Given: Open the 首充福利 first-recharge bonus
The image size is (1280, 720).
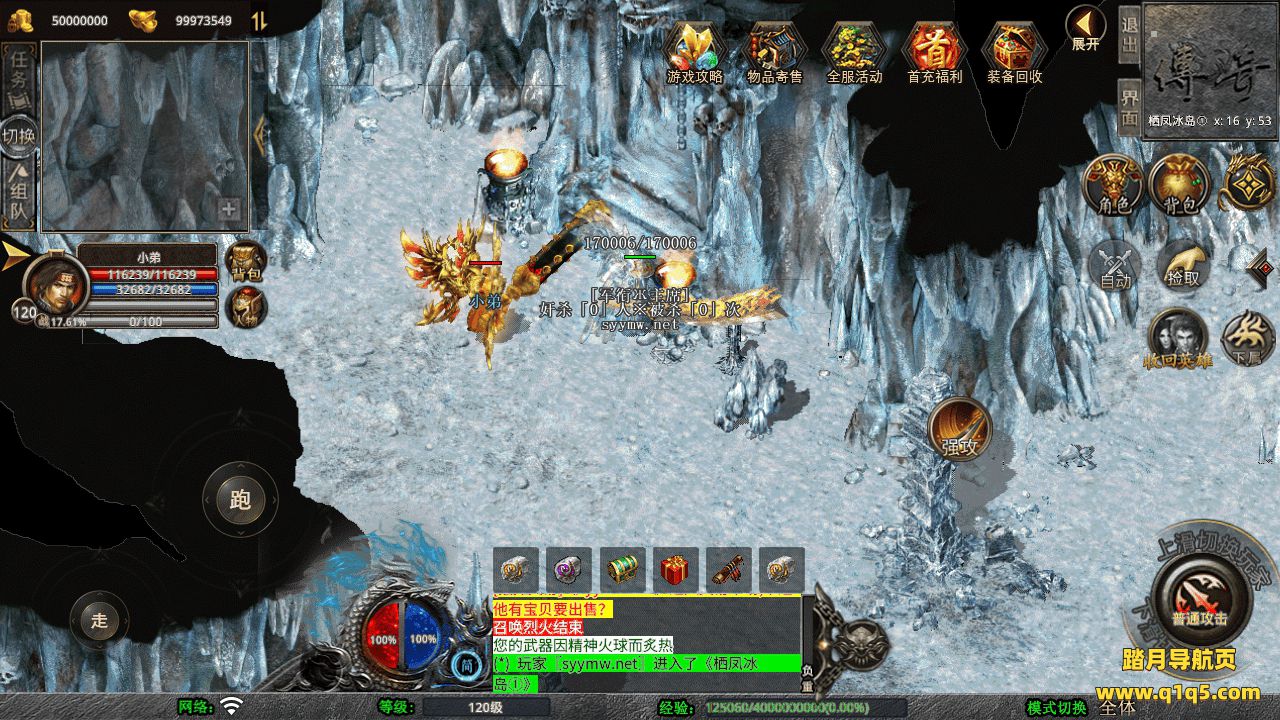Looking at the screenshot, I should pyautogui.click(x=934, y=50).
